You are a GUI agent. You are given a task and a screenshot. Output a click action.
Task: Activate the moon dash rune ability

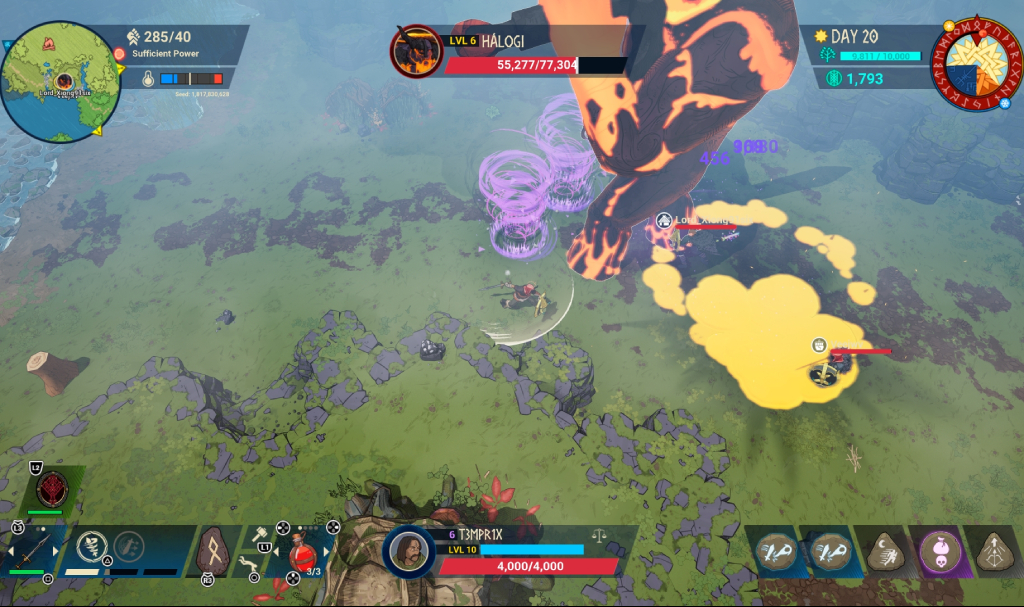coord(885,551)
